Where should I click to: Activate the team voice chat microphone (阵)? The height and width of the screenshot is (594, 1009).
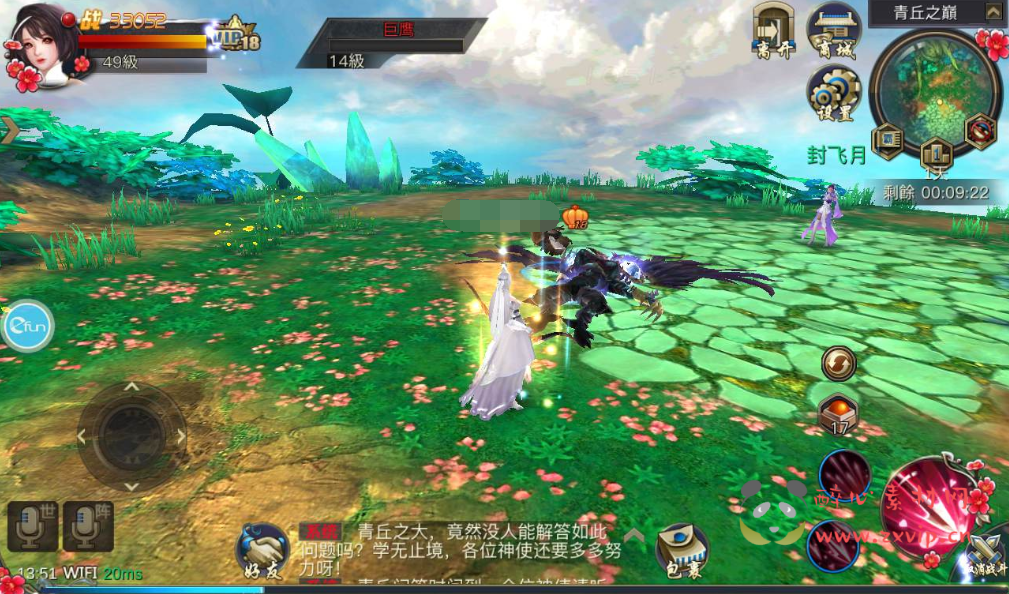[86, 526]
